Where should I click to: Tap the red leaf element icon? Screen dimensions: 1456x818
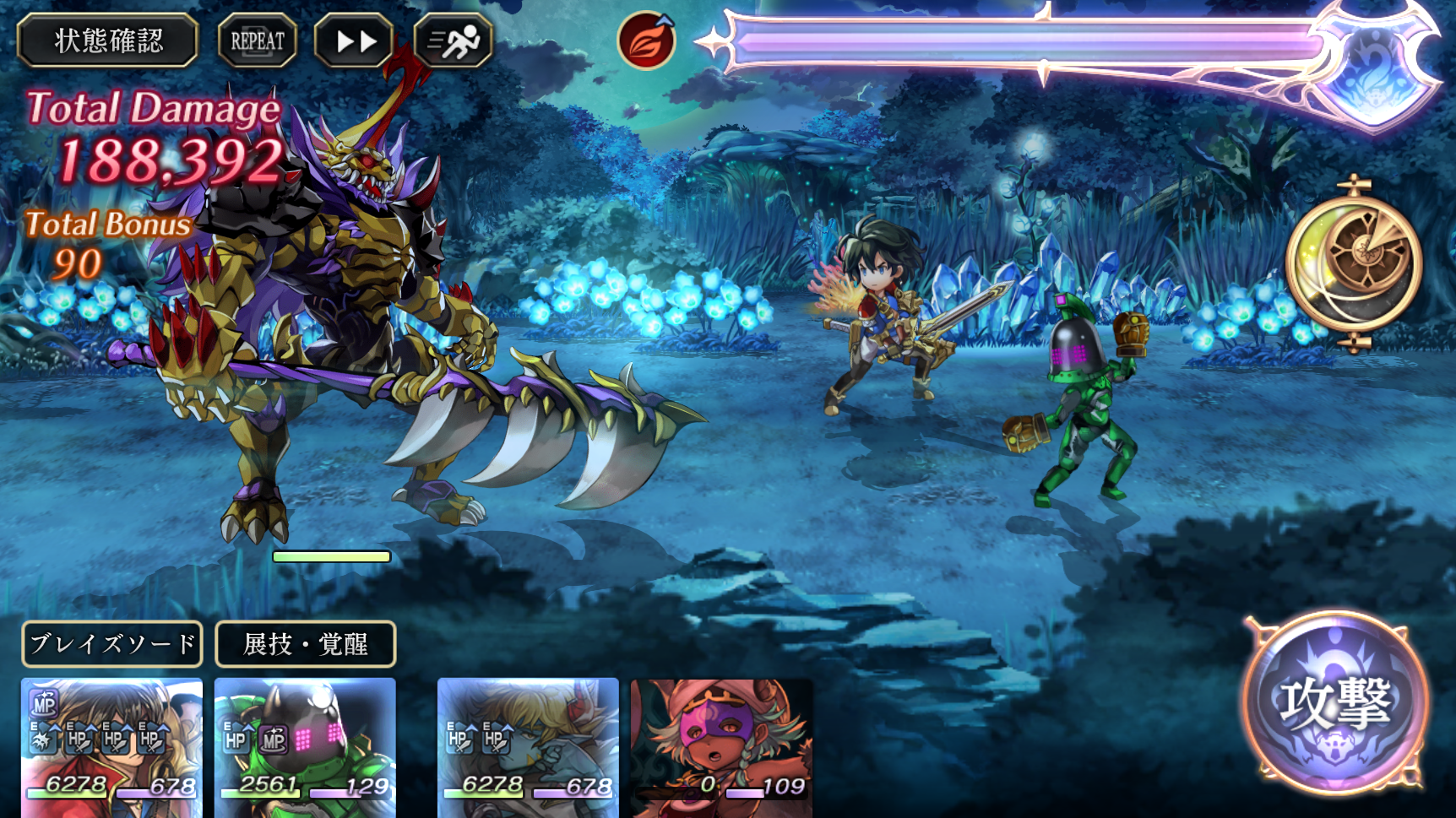tap(647, 41)
